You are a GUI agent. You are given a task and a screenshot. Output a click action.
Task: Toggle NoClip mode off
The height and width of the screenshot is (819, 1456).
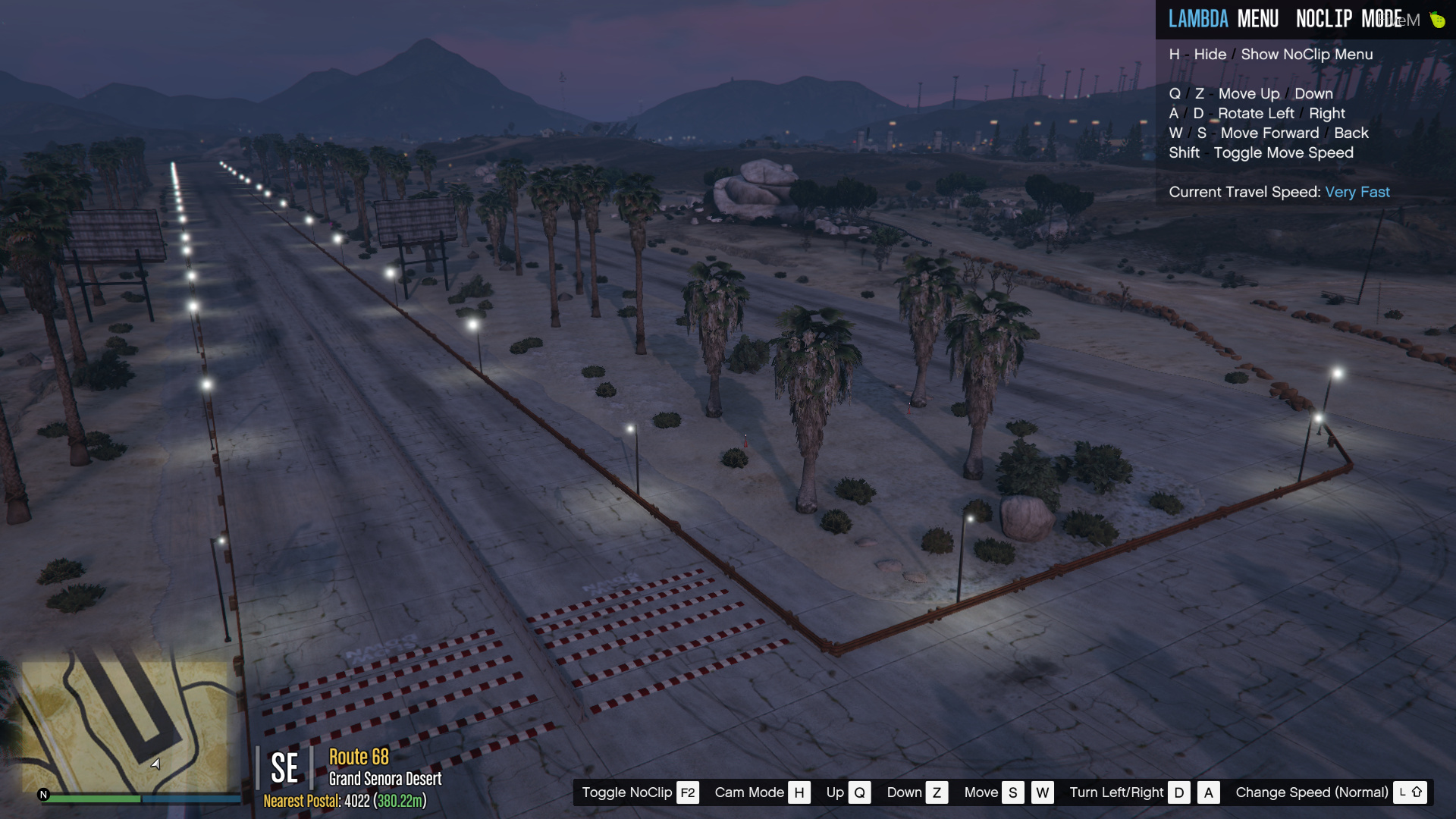626,792
